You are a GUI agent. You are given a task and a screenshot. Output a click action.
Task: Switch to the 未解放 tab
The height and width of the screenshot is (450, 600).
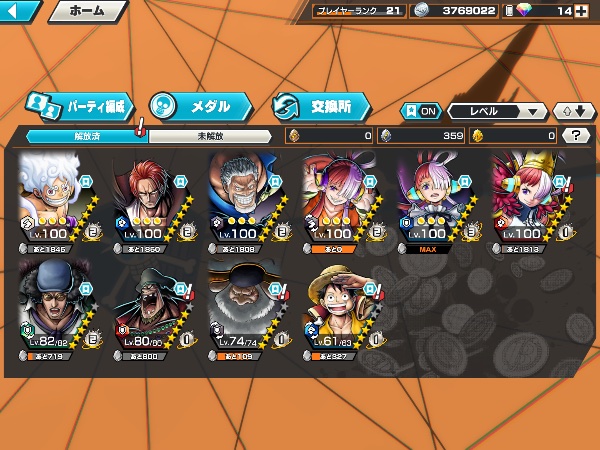click(x=209, y=136)
